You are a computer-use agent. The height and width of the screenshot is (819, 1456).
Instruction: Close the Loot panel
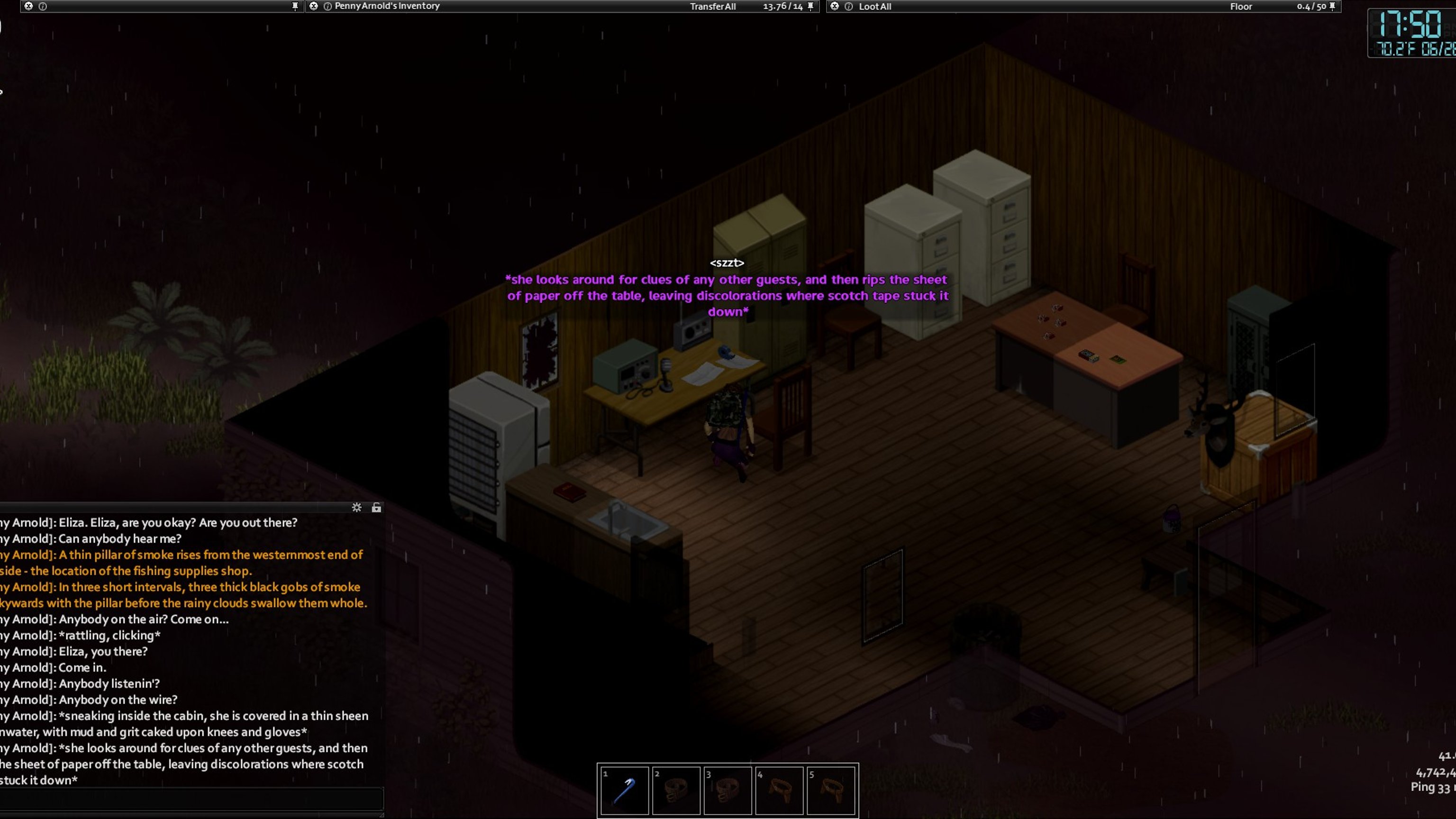(834, 6)
